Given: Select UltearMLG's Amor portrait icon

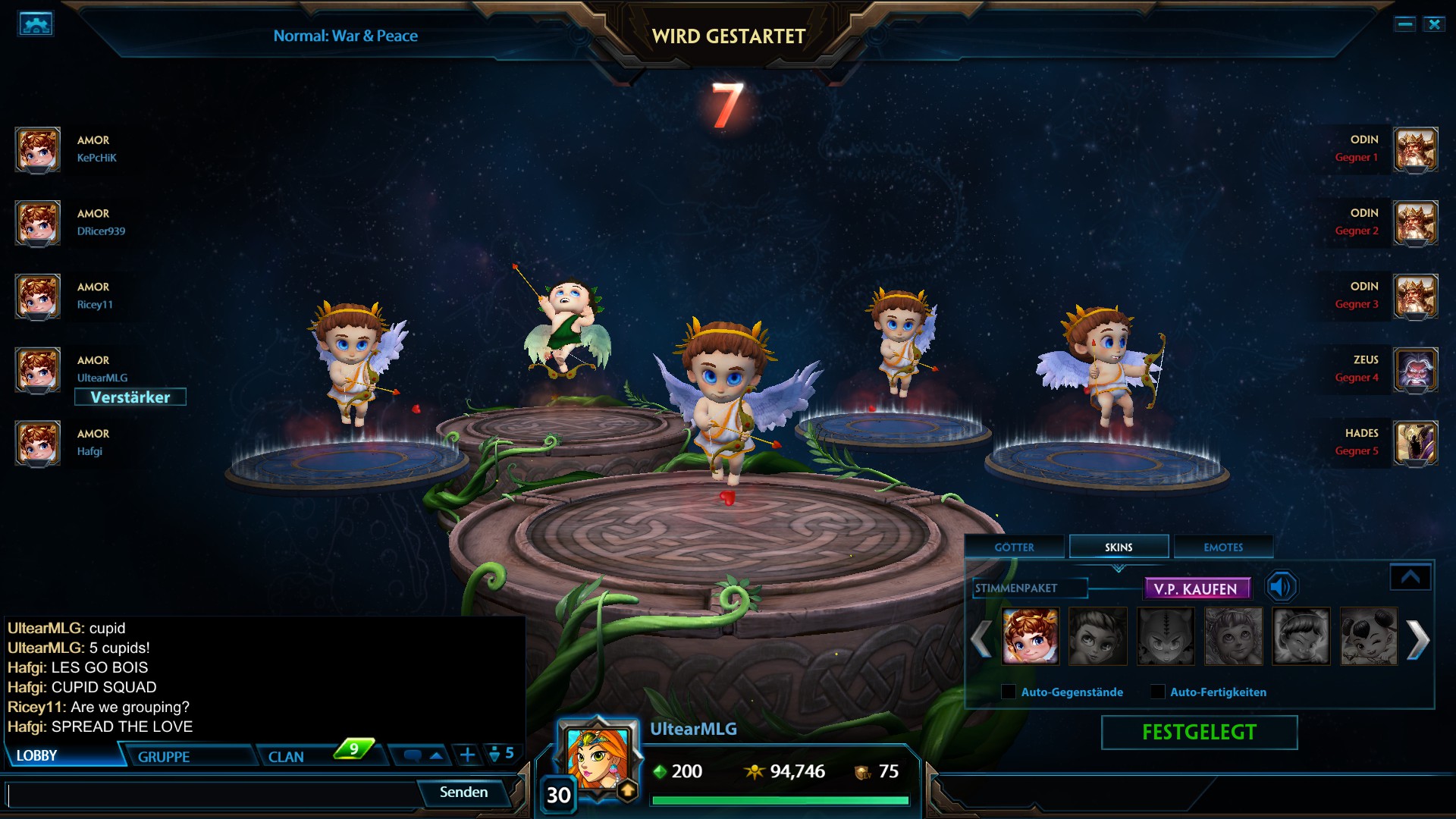Looking at the screenshot, I should click(37, 371).
